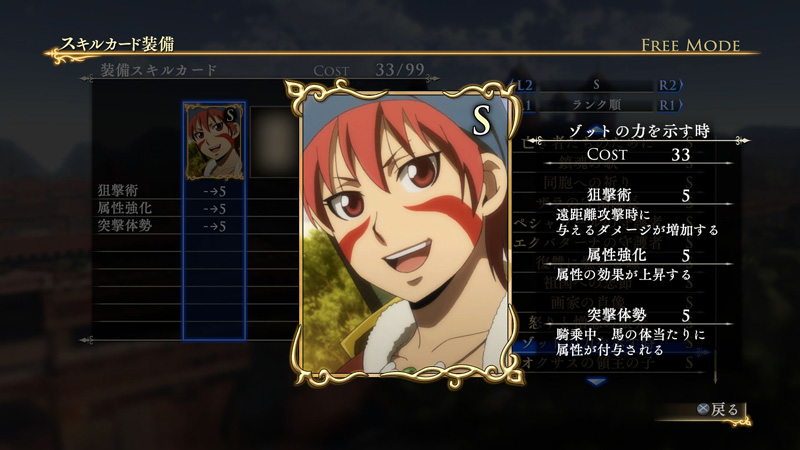Viewport: 800px width, 450px height.
Task: Click the blue down arrow under the card list
Action: point(597,382)
